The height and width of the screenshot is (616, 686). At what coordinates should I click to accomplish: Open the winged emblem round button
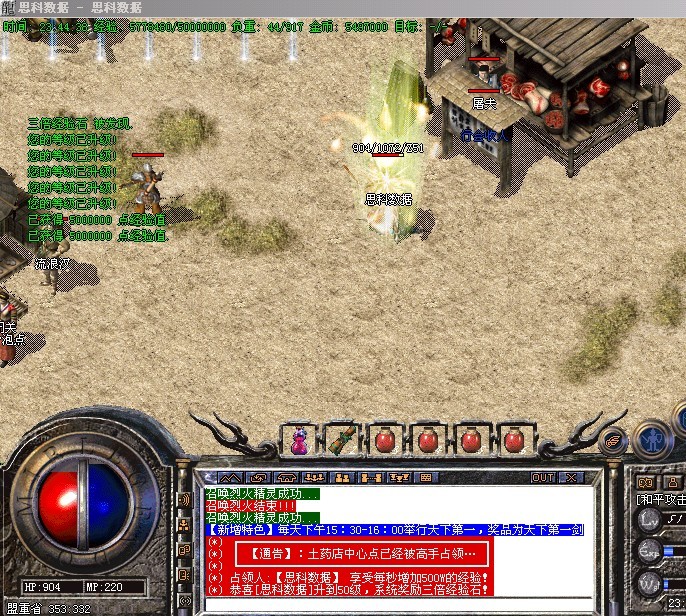(x=612, y=439)
